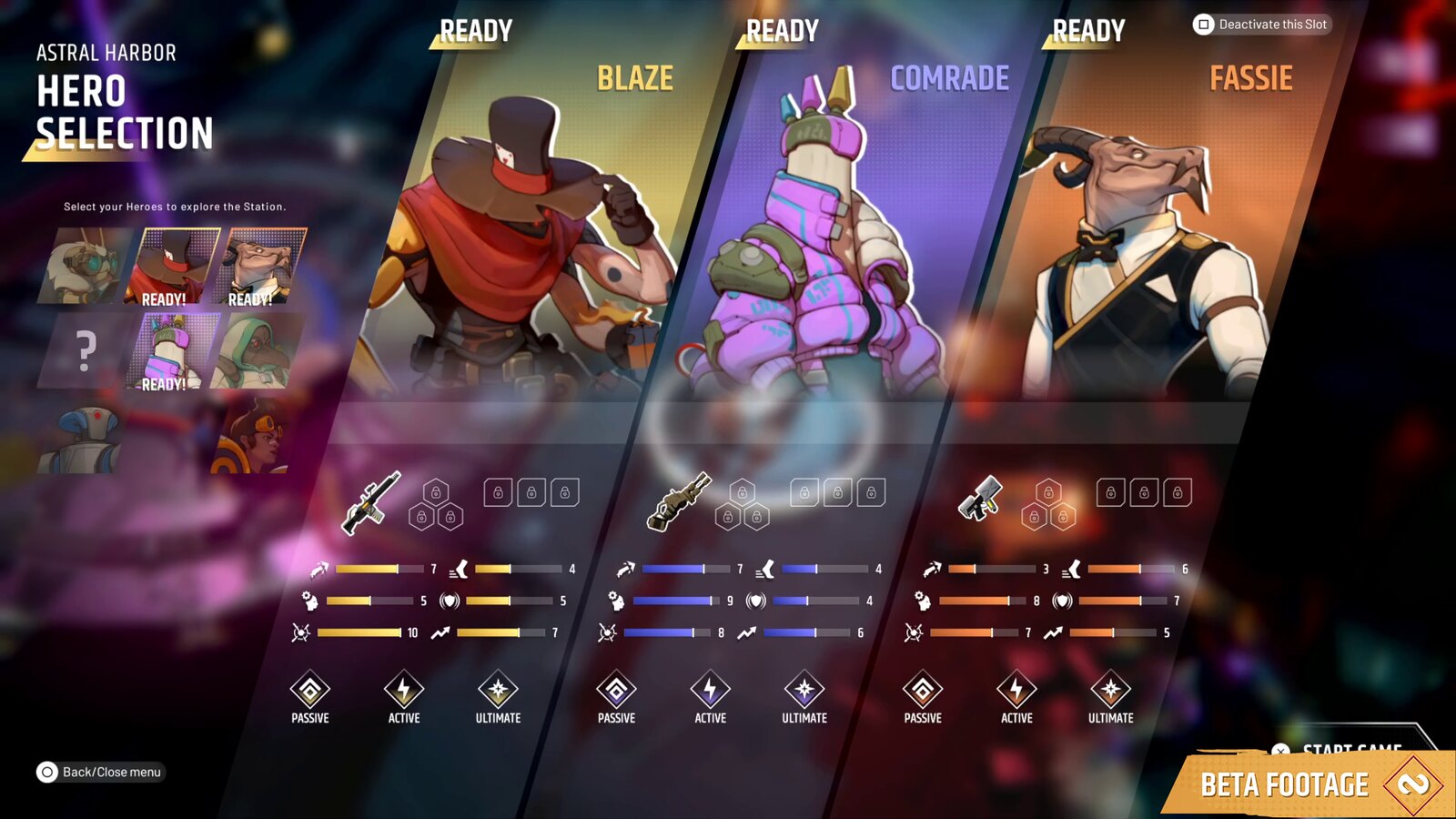Viewport: 1456px width, 819px height.
Task: Choose Blaze's portrait in the hero grid
Action: pyautogui.click(x=173, y=266)
